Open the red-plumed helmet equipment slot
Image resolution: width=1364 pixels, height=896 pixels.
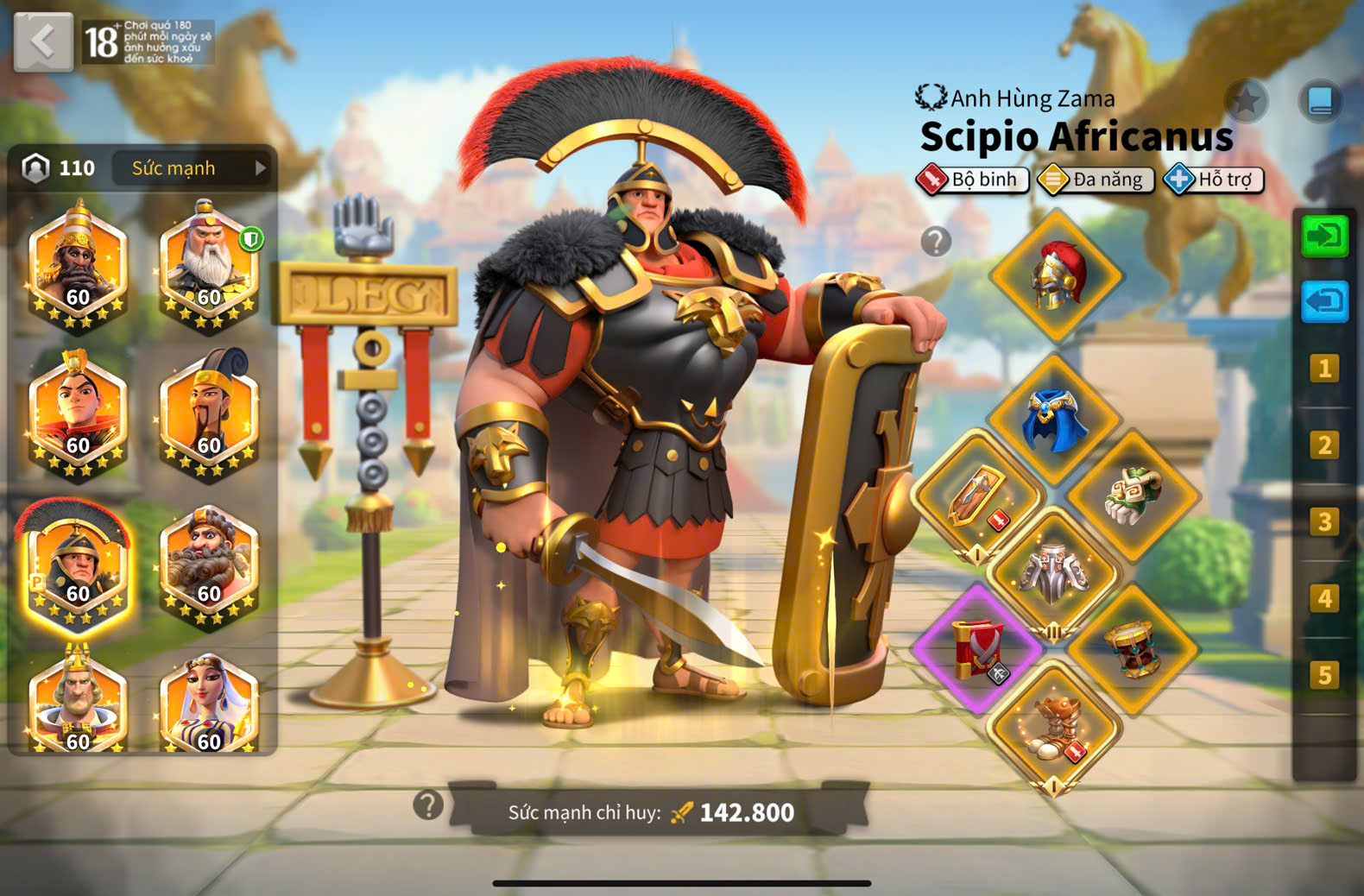[x=1056, y=276]
